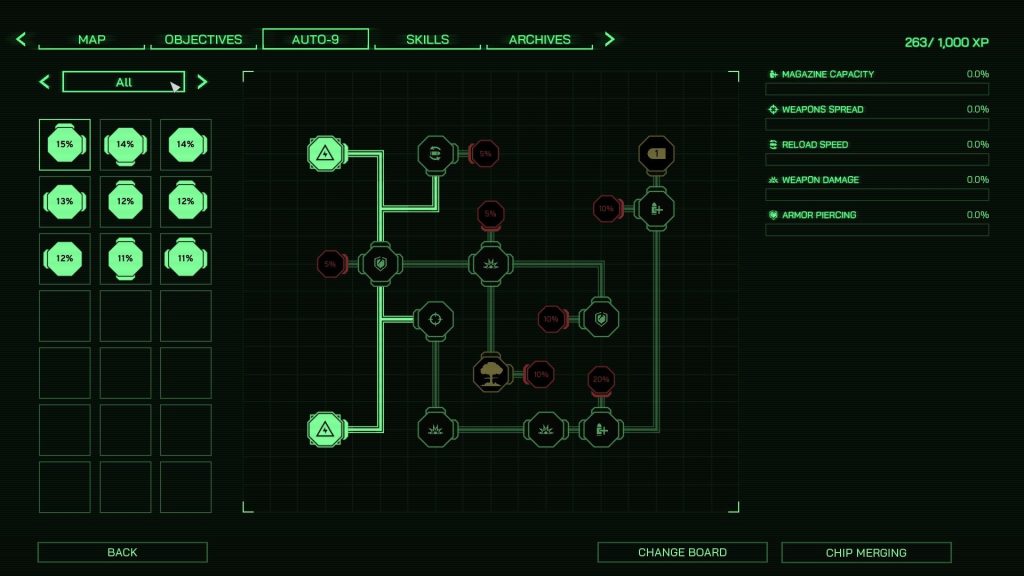Viewport: 1024px width, 576px height.
Task: Open the All chip filter box
Action: pos(123,82)
